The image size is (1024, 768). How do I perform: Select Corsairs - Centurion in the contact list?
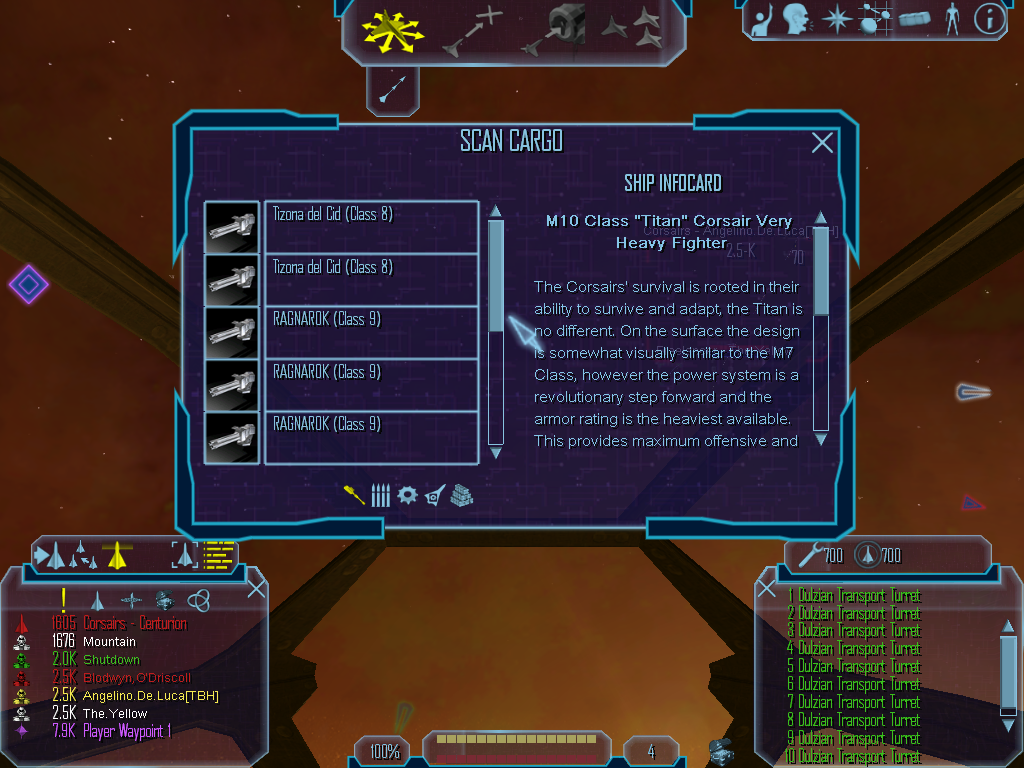coord(134,624)
